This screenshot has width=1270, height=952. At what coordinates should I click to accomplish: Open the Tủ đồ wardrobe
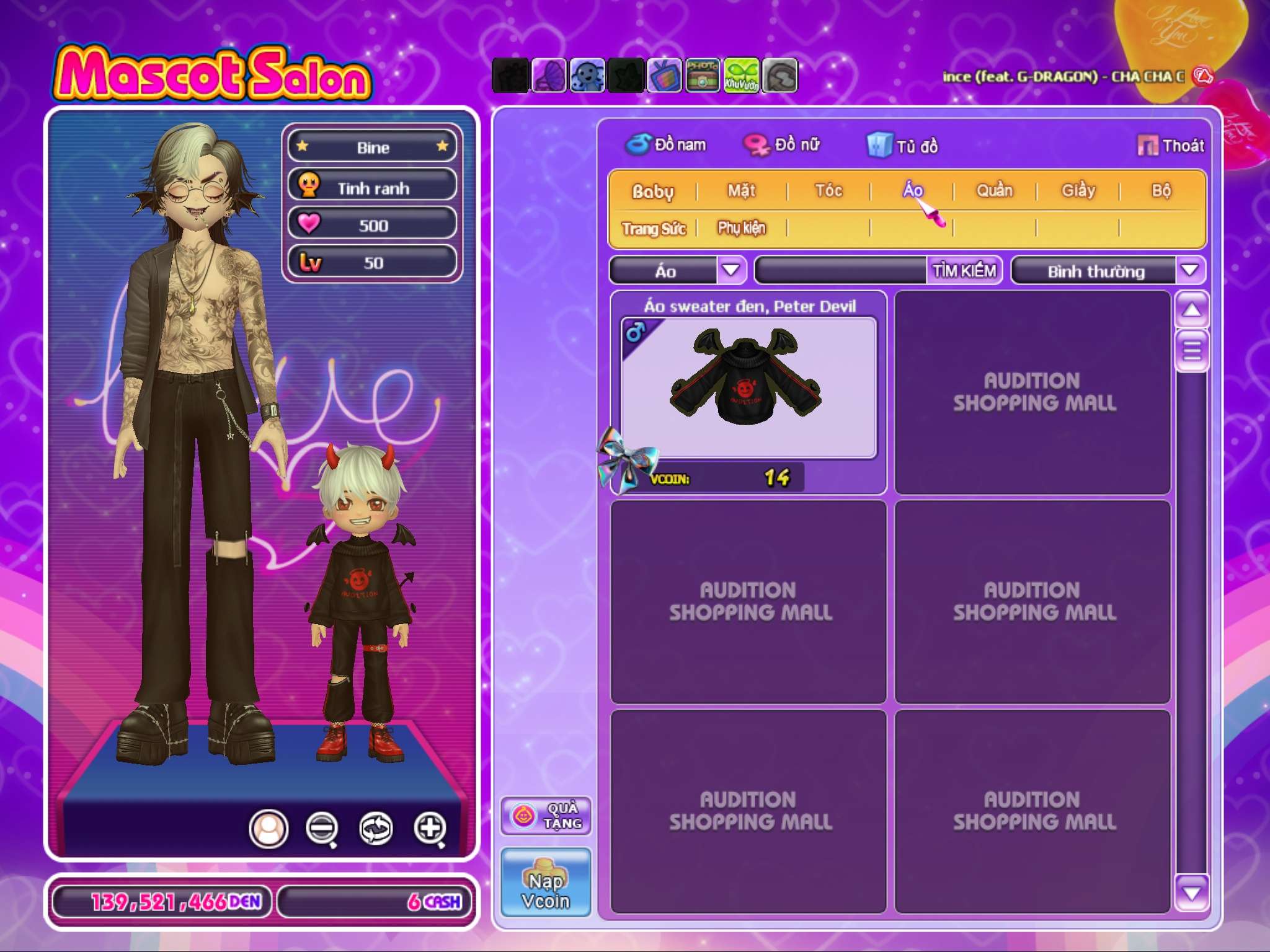click(x=904, y=146)
